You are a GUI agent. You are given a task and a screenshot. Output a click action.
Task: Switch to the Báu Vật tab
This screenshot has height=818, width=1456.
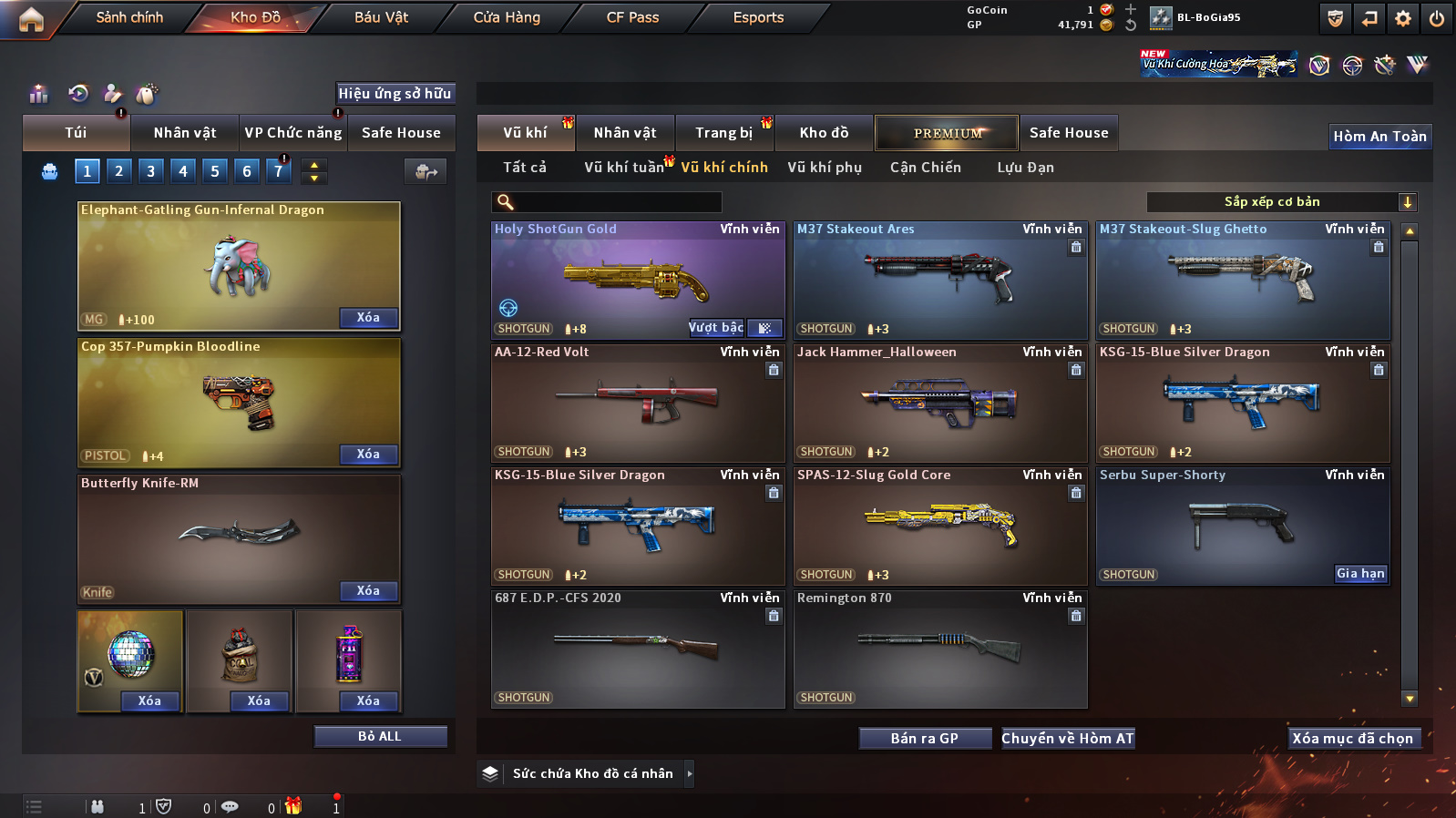[x=381, y=17]
